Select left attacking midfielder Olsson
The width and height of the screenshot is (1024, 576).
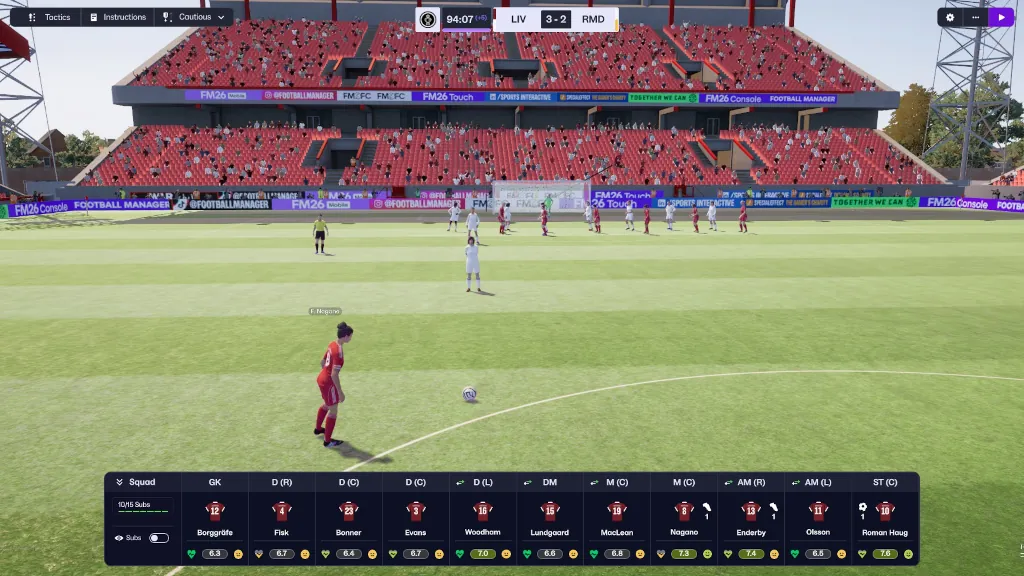pos(818,520)
